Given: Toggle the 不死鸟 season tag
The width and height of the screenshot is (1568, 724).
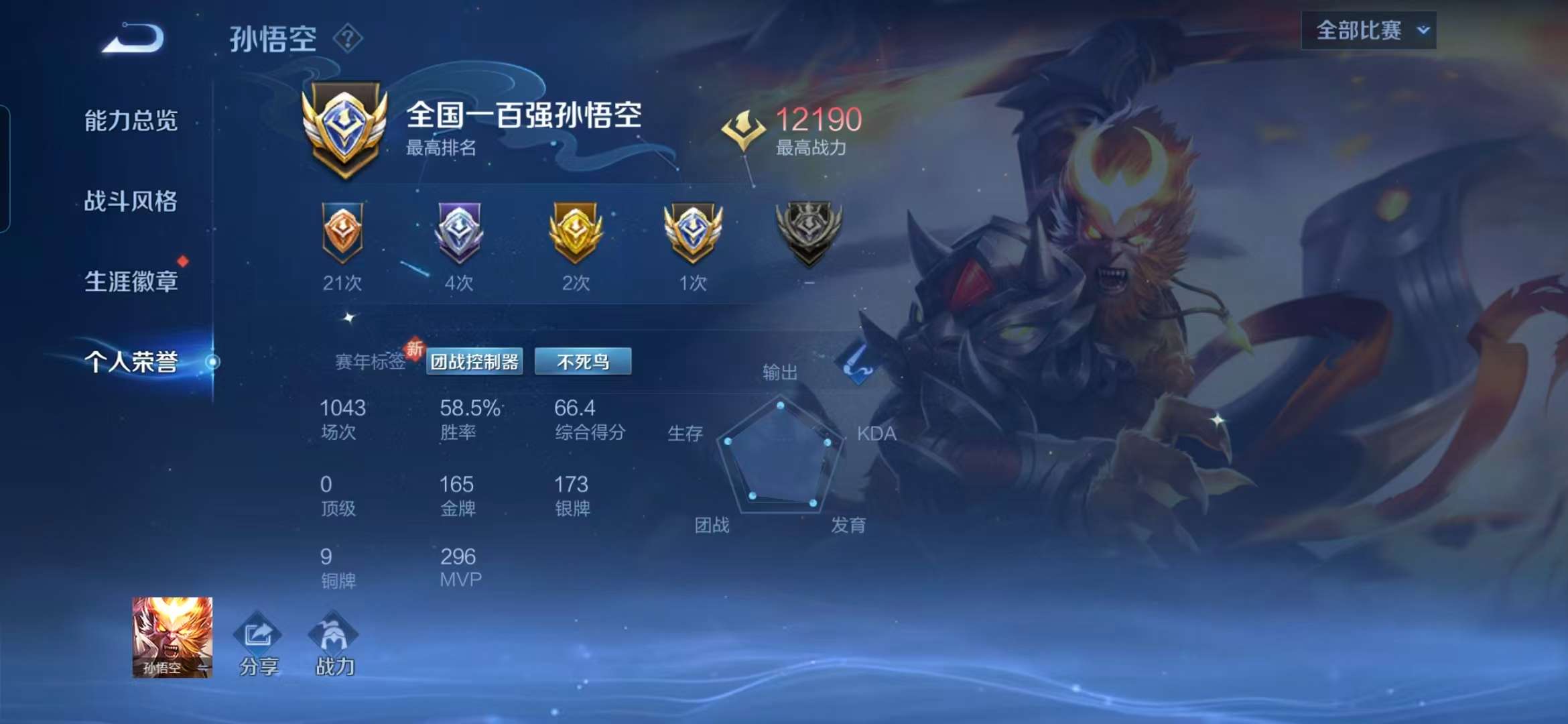Looking at the screenshot, I should pyautogui.click(x=583, y=361).
